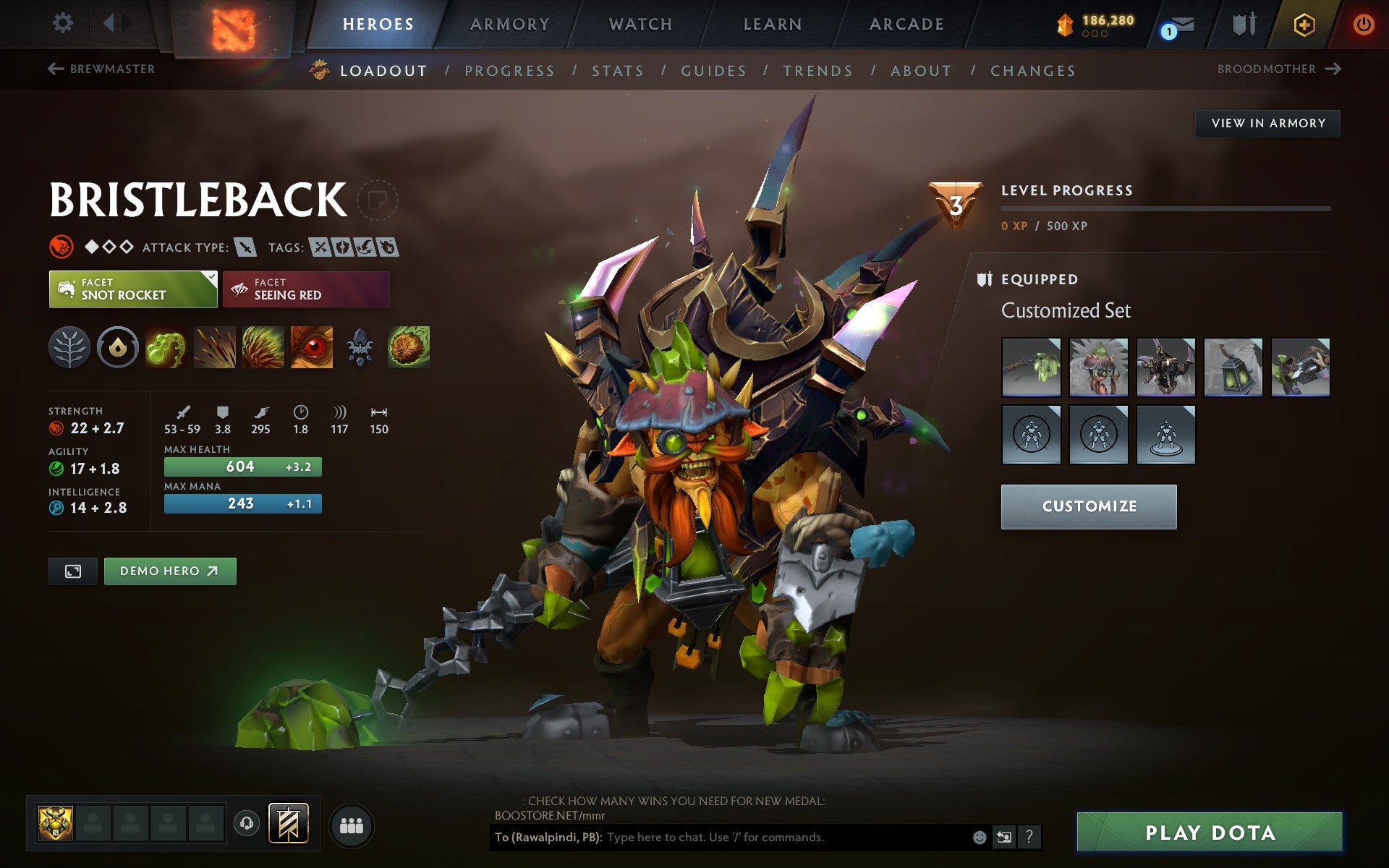1389x868 pixels.
Task: Click the CUSTOMIZE button
Action: (x=1087, y=506)
